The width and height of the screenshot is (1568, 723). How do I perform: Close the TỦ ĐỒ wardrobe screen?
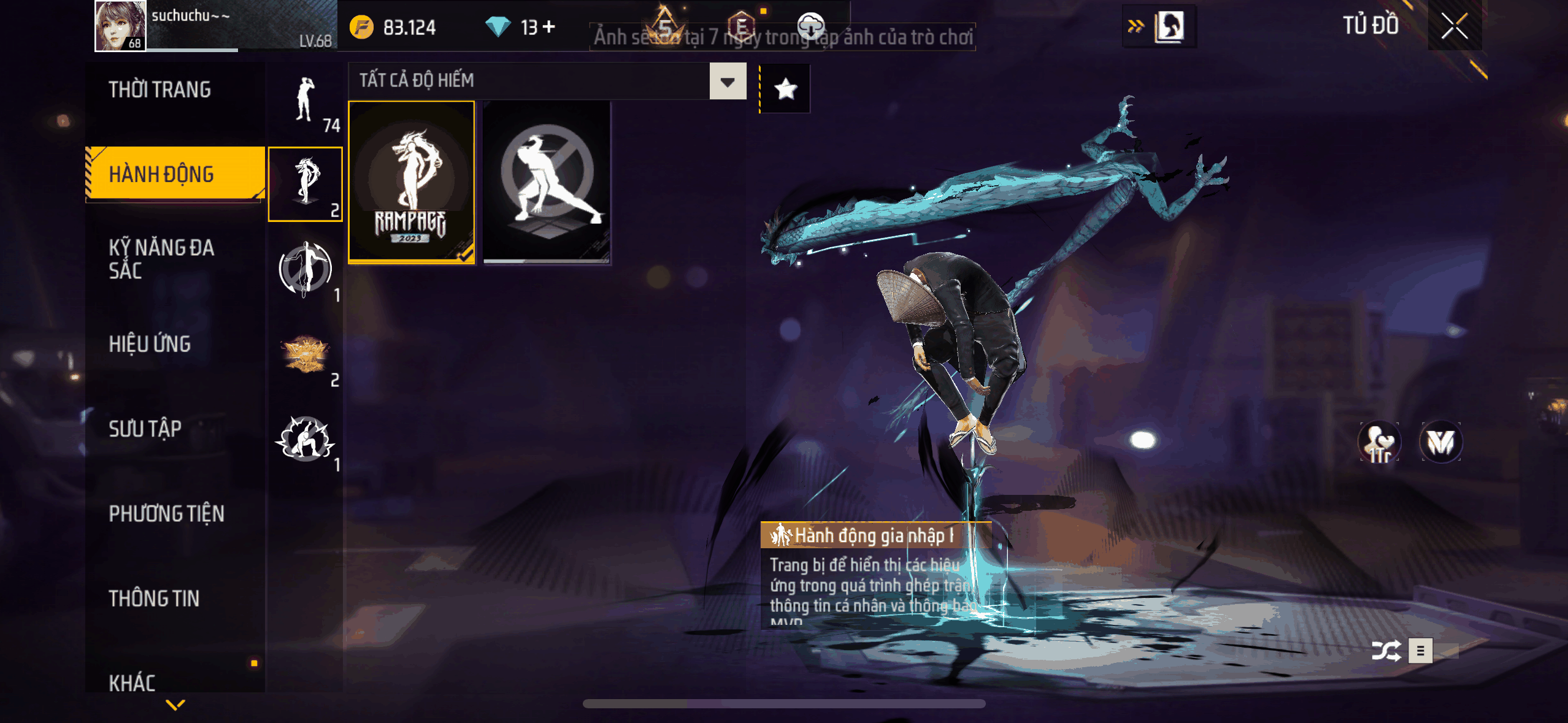click(x=1454, y=26)
